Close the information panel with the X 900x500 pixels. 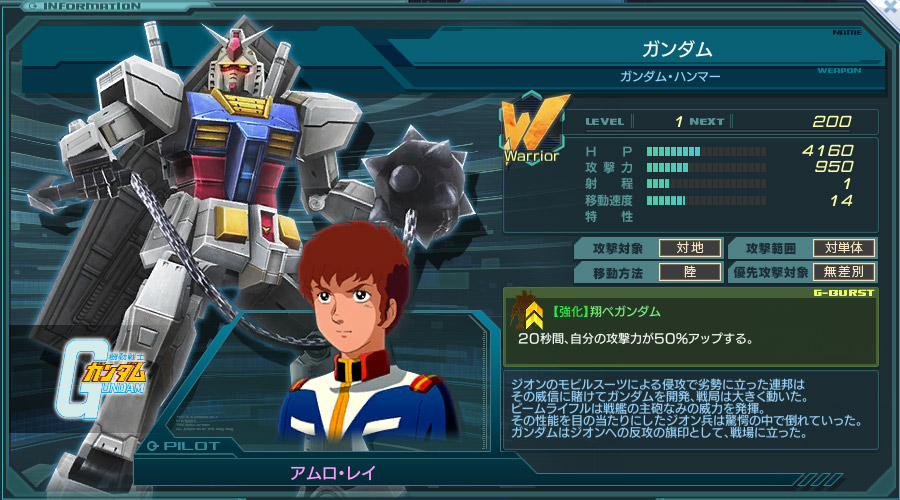click(x=890, y=5)
